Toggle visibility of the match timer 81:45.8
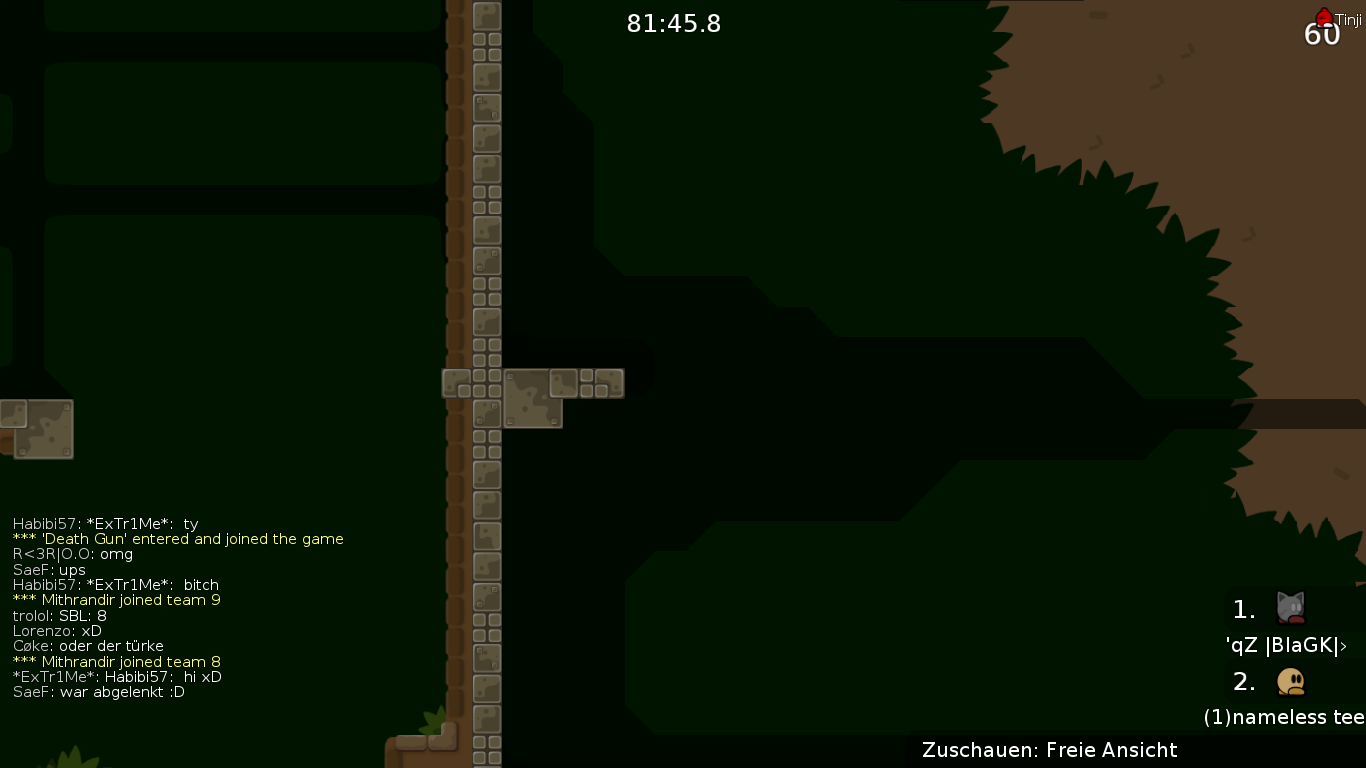Image resolution: width=1366 pixels, height=768 pixels. pyautogui.click(x=673, y=24)
